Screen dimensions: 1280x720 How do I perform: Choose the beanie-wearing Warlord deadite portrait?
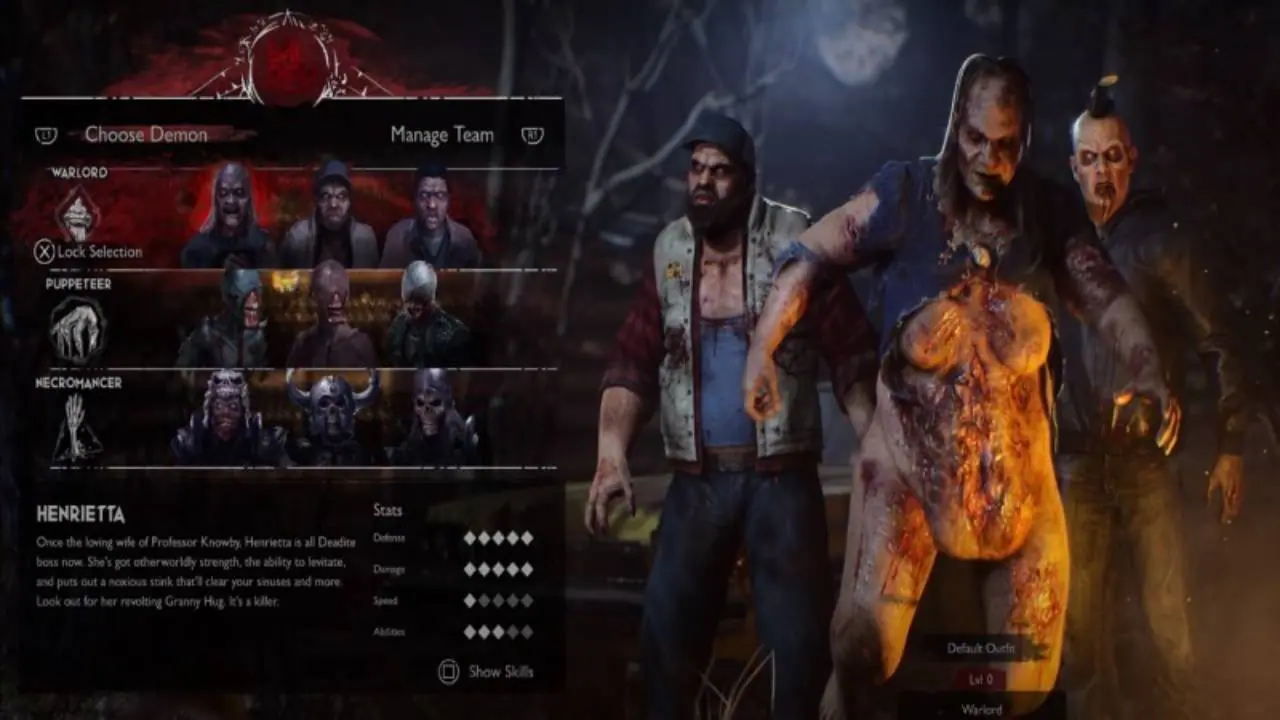click(x=330, y=217)
